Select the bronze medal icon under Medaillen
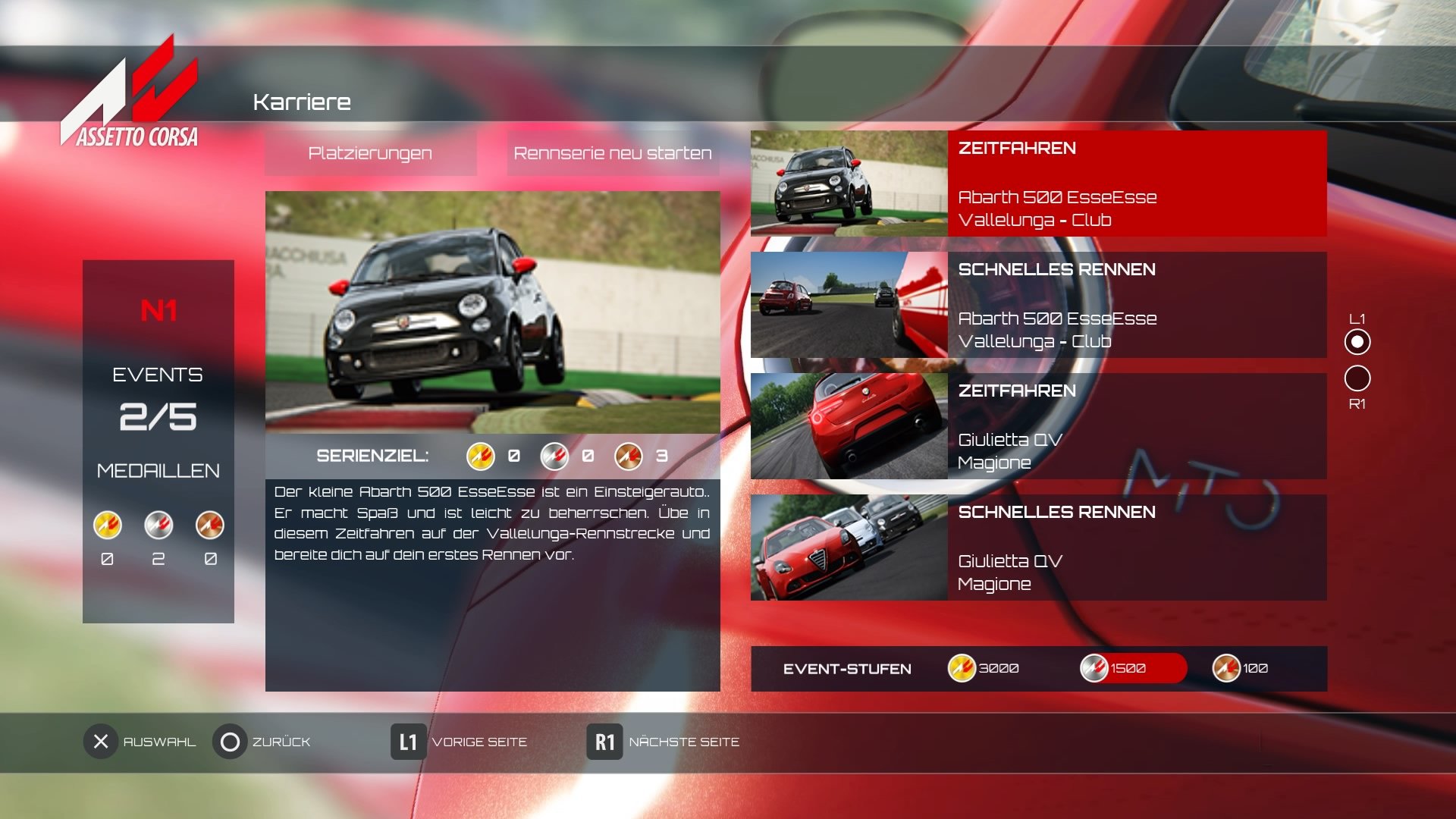1456x819 pixels. click(x=211, y=526)
